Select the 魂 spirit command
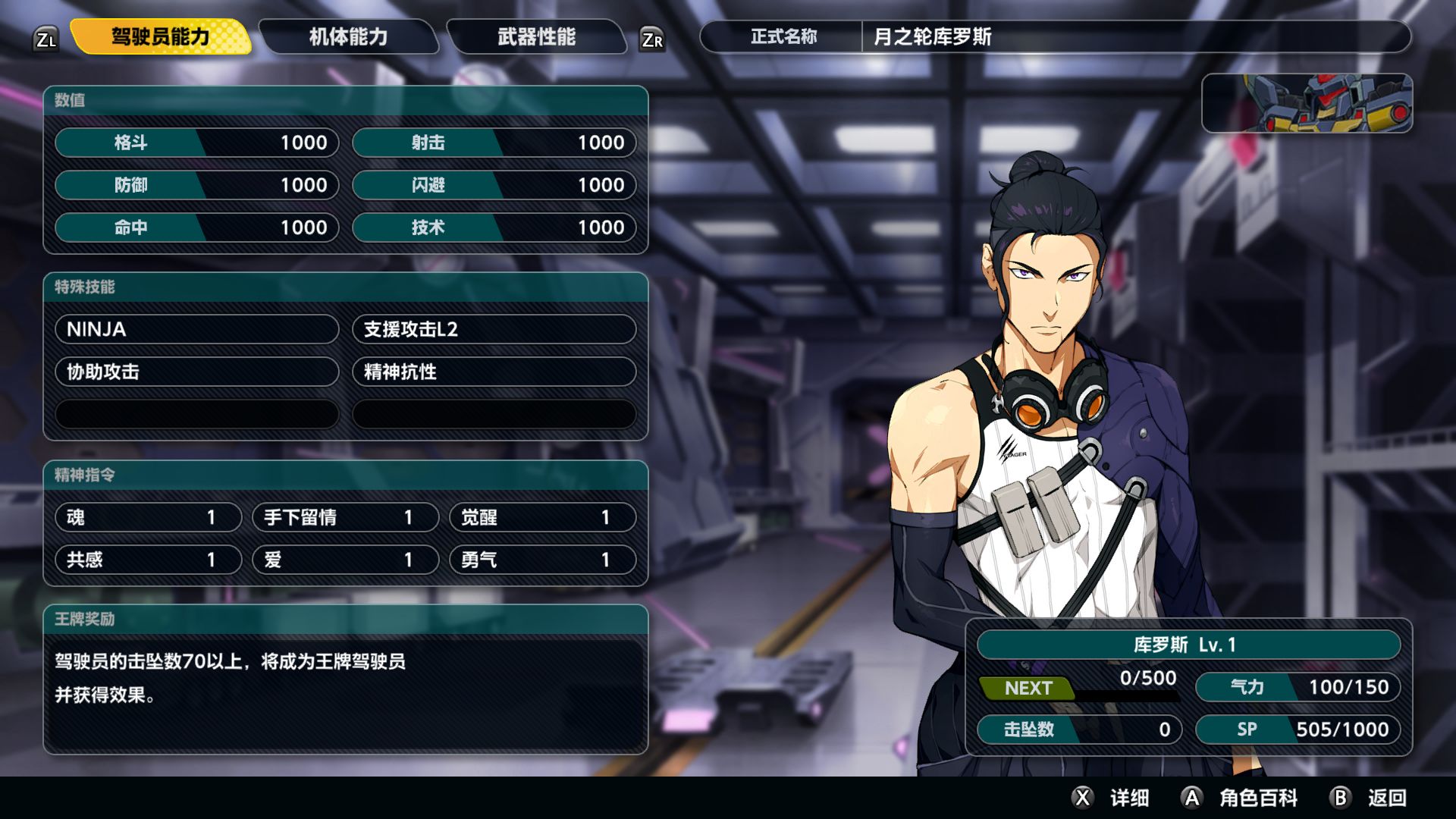Image resolution: width=1456 pixels, height=819 pixels. click(148, 517)
